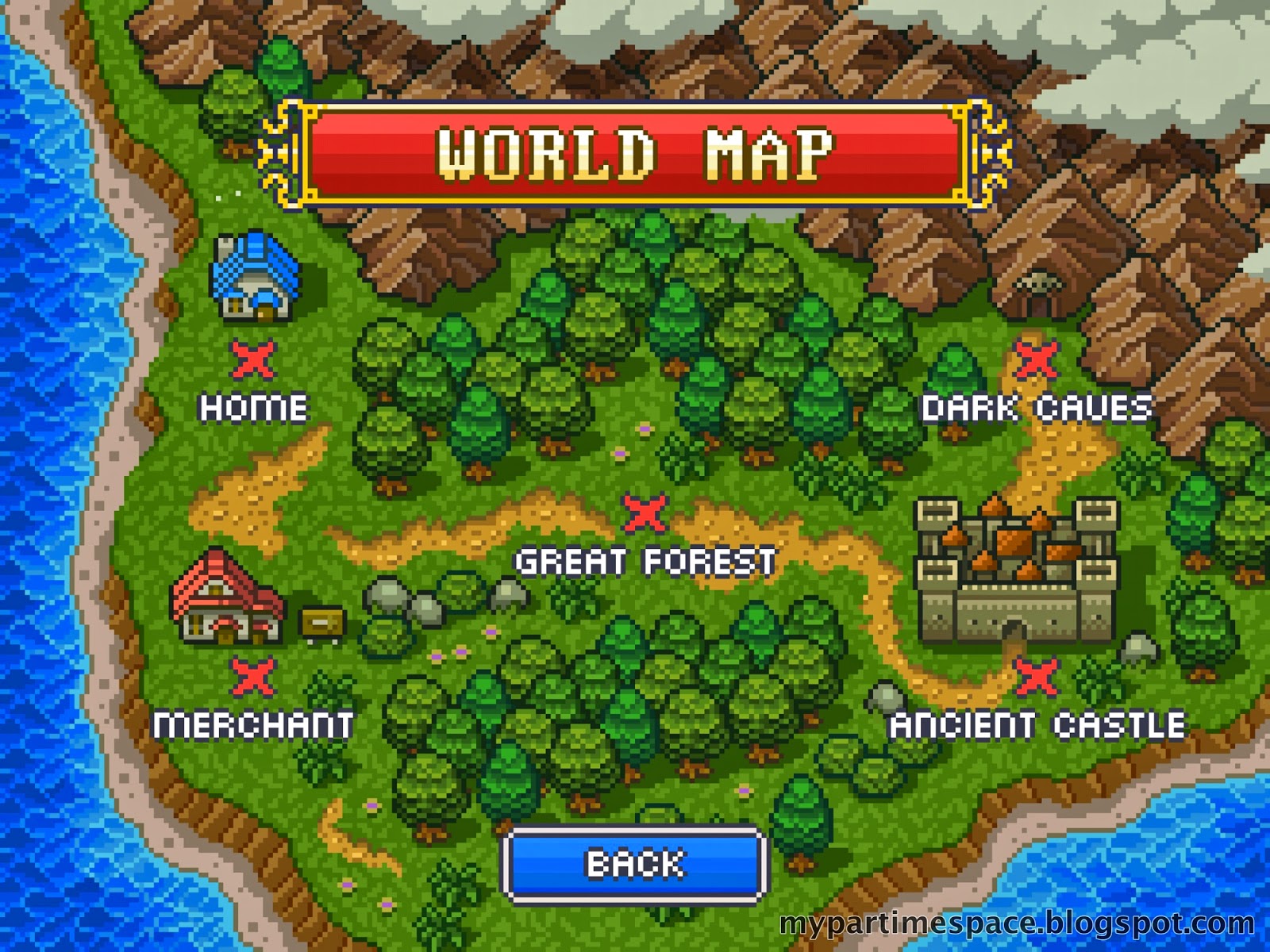Viewport: 1270px width, 952px height.
Task: Select the merchant's cart beside the house
Action: pos(321,623)
